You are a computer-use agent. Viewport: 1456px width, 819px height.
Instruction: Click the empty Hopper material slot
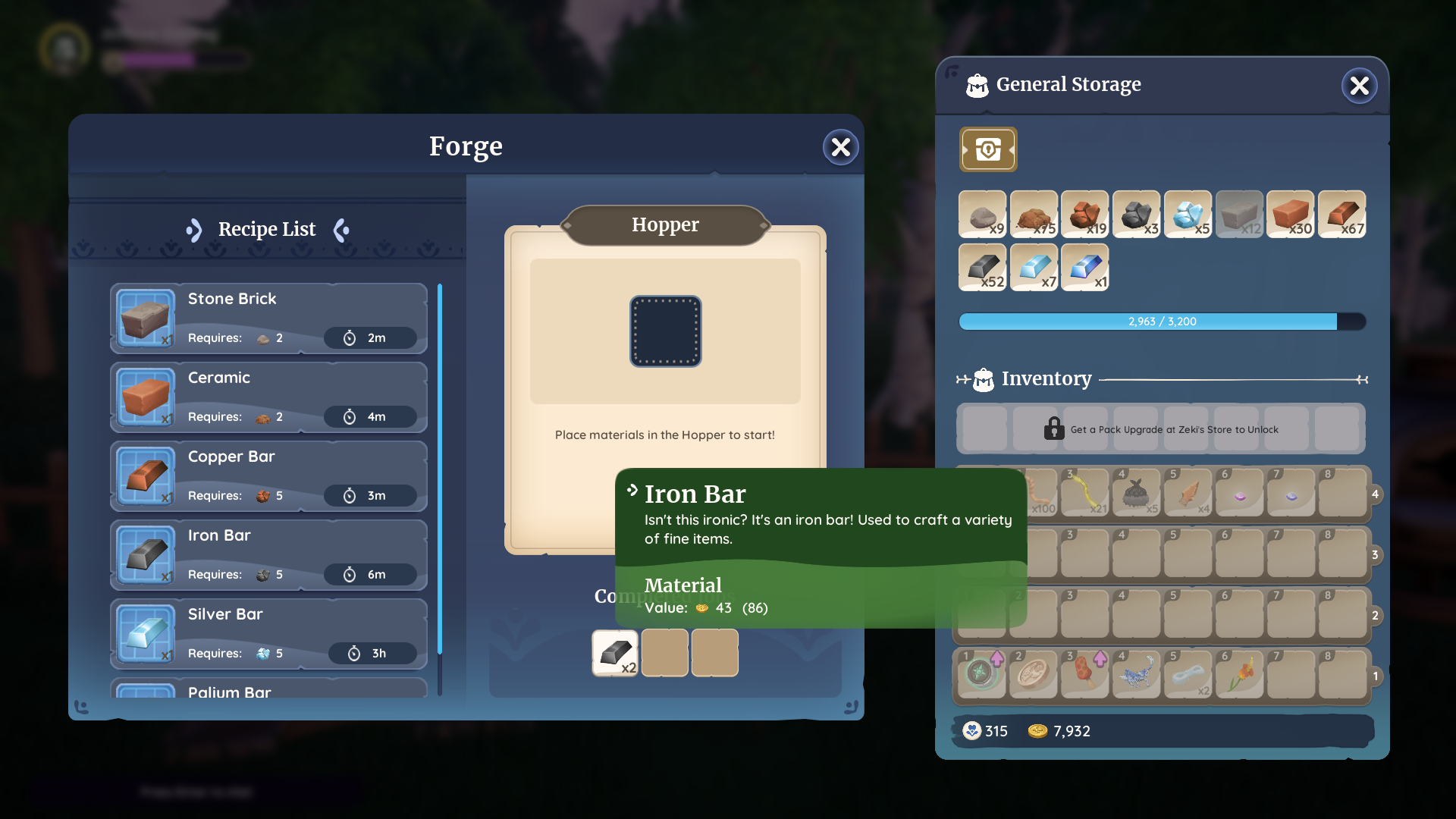click(665, 331)
